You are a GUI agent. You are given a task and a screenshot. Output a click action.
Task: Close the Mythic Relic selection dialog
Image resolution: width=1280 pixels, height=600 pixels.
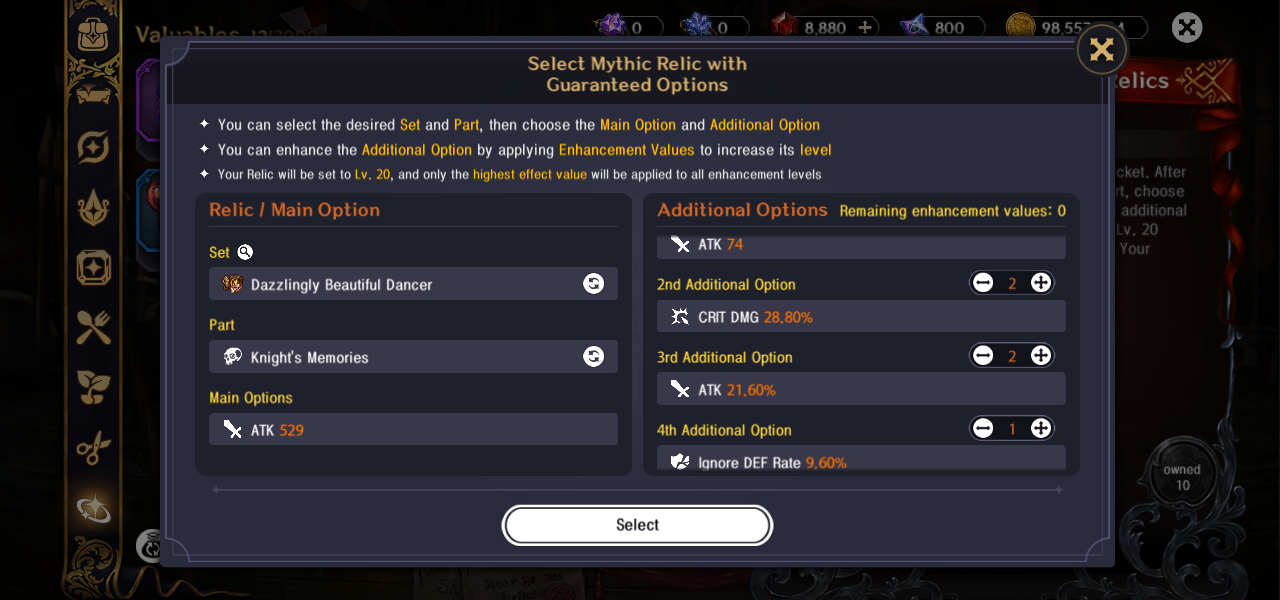pos(1102,50)
